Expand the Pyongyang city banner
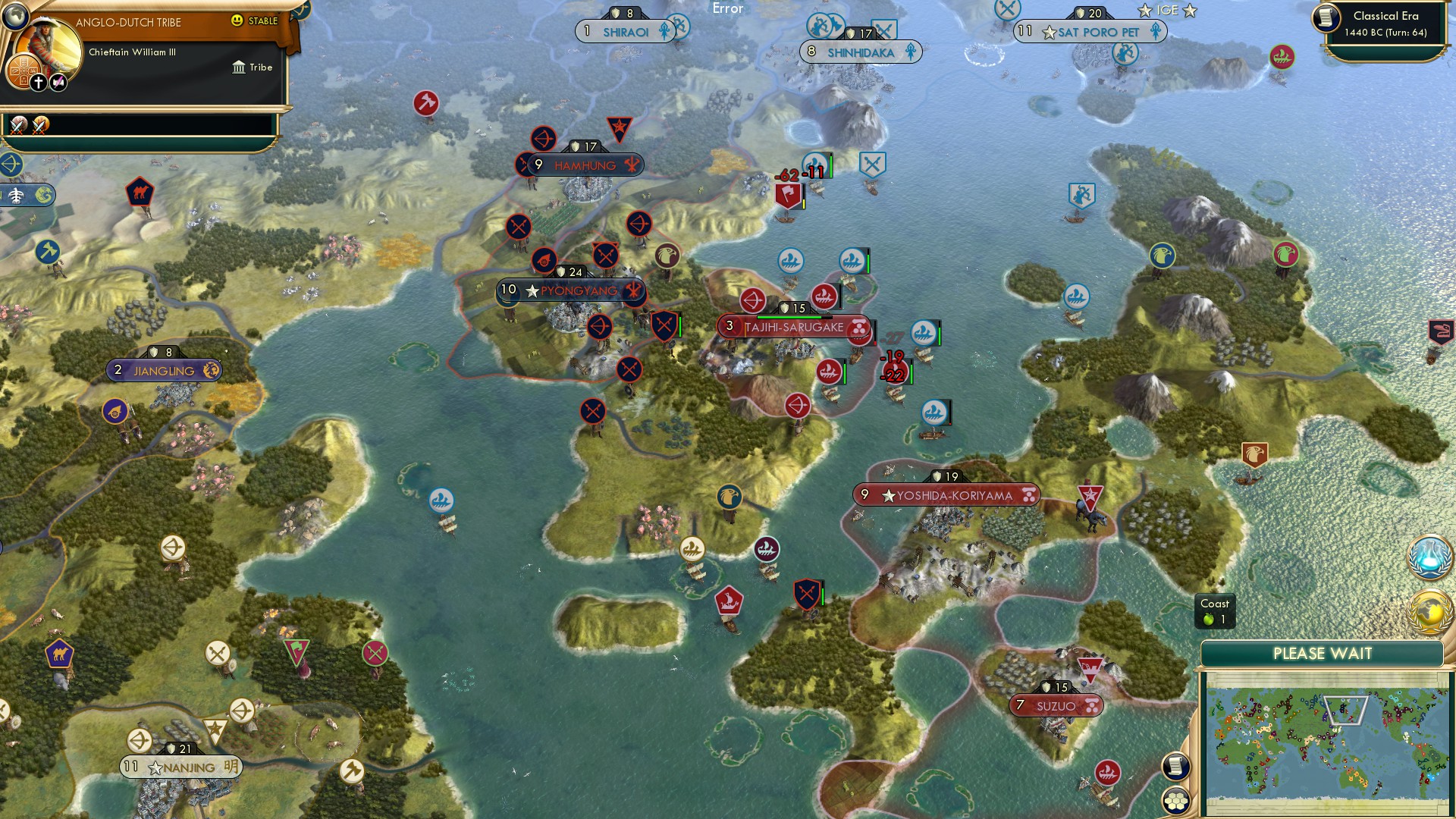This screenshot has width=1456, height=819. [x=569, y=290]
